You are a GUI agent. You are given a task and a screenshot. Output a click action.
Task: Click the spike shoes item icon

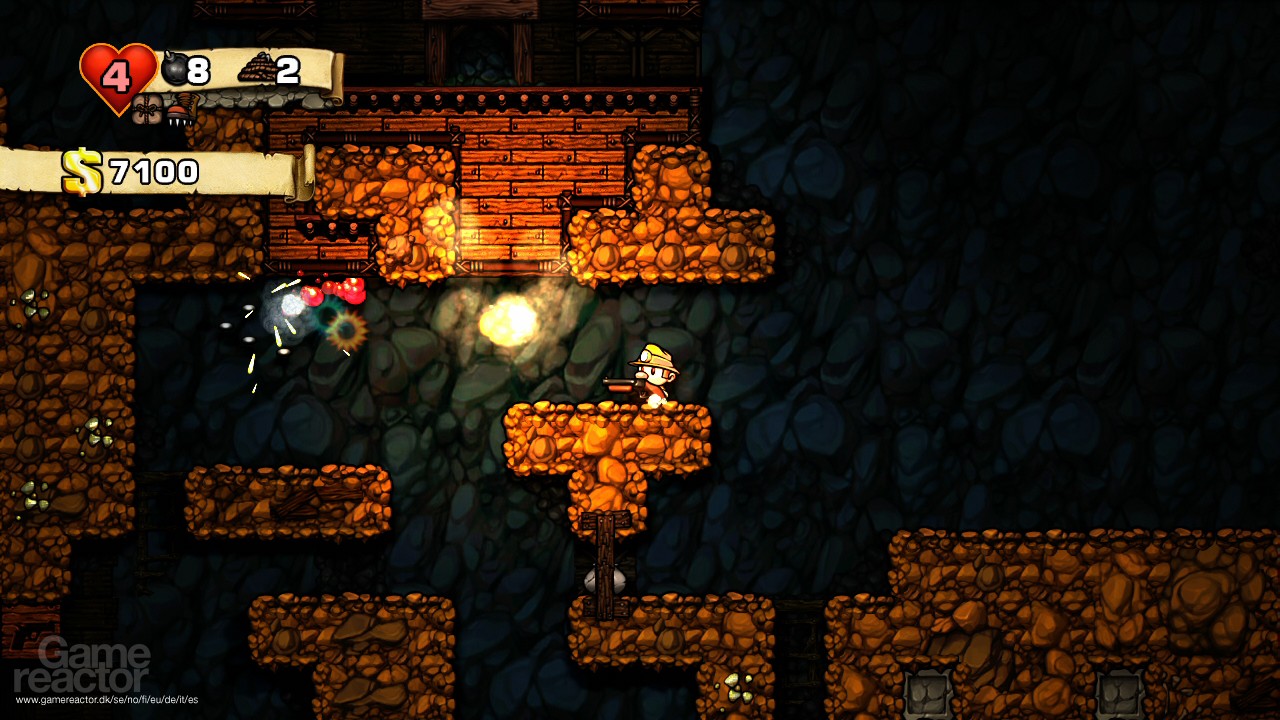point(182,112)
